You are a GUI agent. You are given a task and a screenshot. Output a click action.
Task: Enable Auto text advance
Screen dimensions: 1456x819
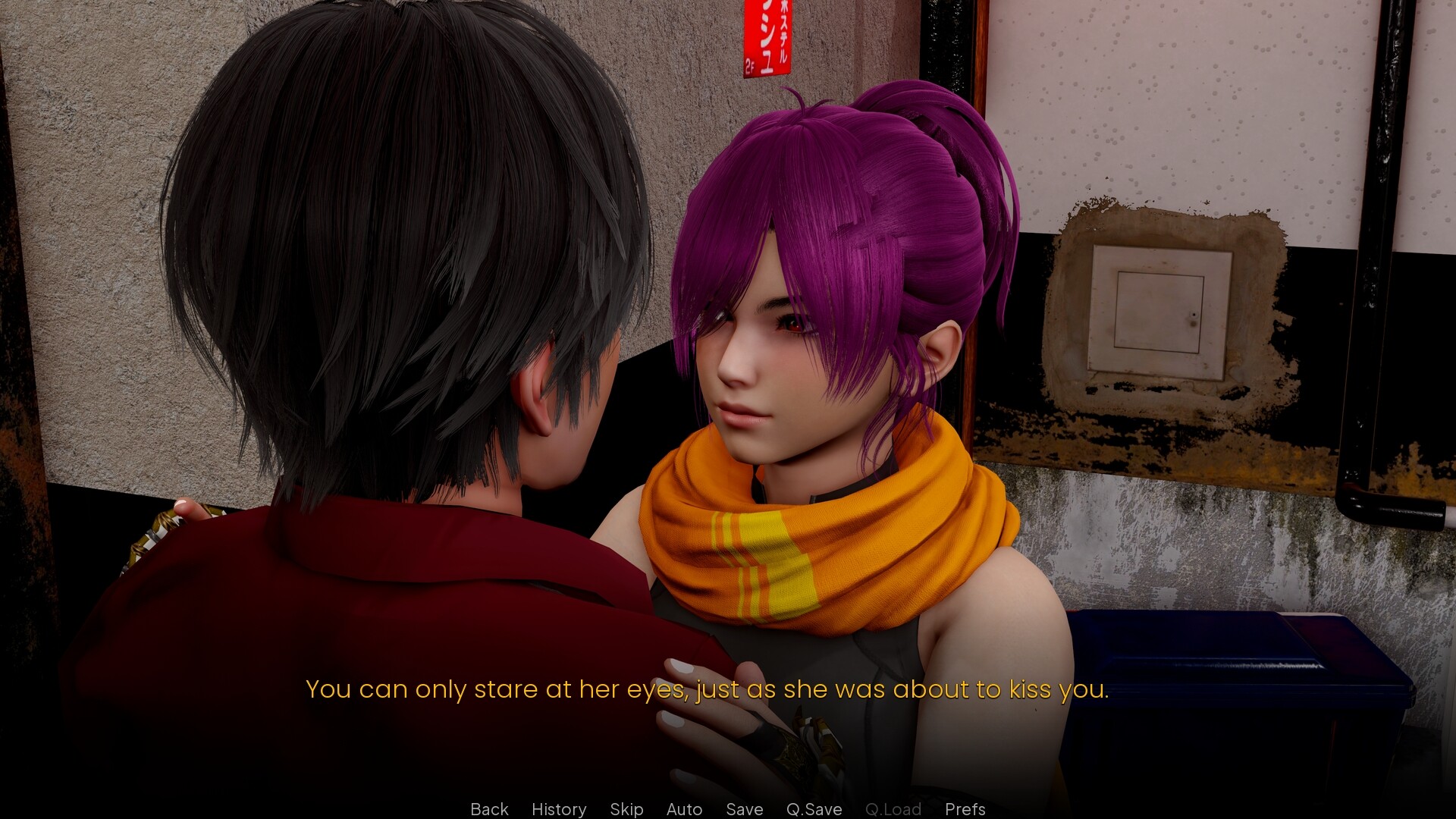point(684,809)
